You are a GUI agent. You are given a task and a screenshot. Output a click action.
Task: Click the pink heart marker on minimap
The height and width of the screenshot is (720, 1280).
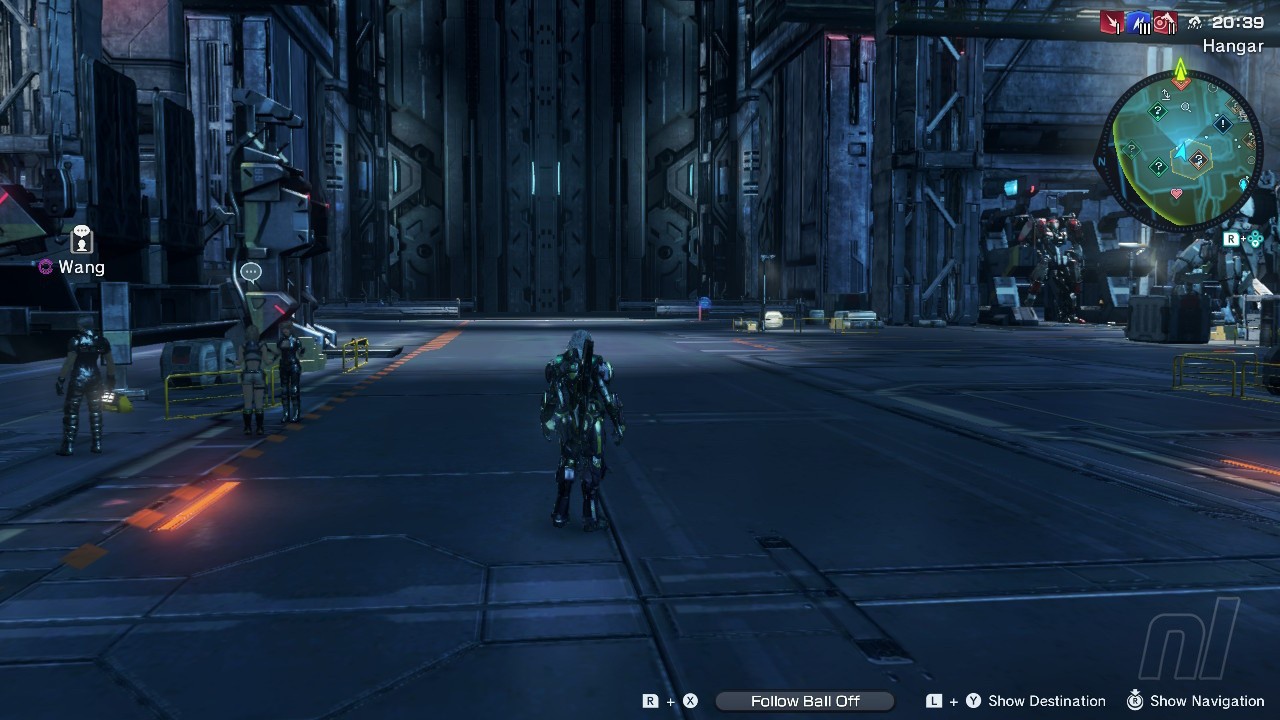click(1176, 194)
